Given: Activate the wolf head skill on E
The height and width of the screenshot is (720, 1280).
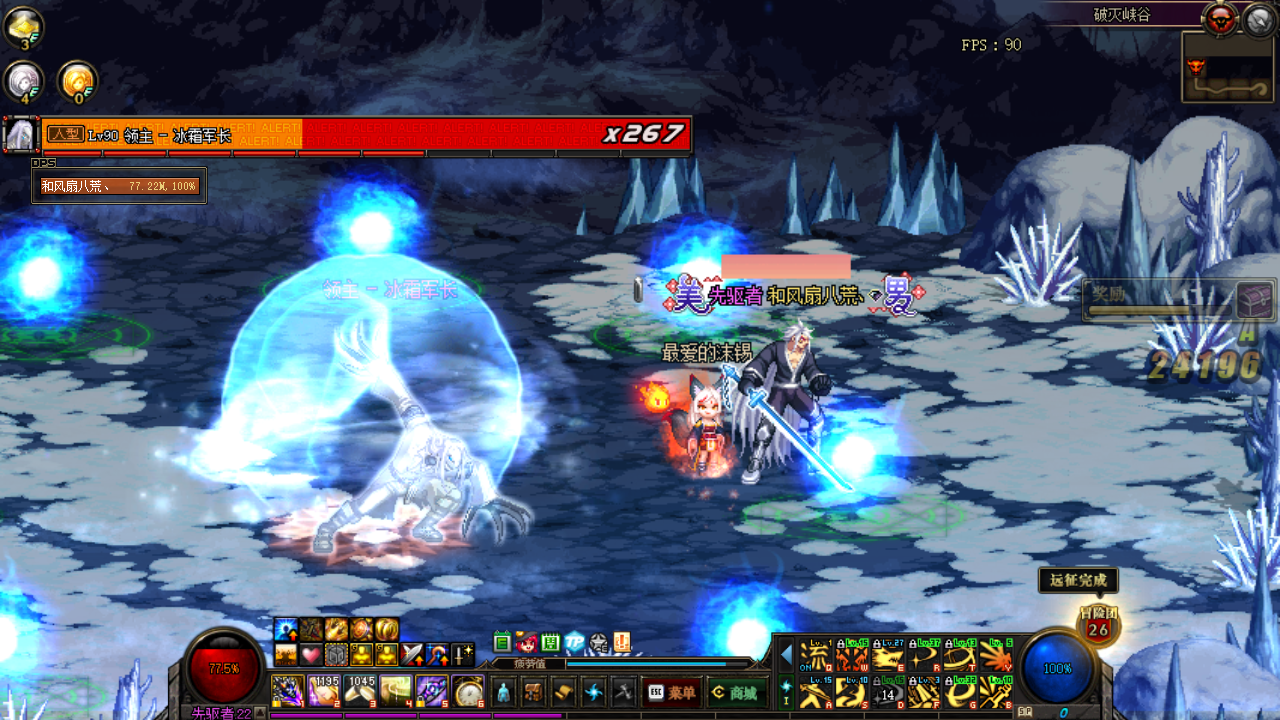Looking at the screenshot, I should (x=888, y=658).
